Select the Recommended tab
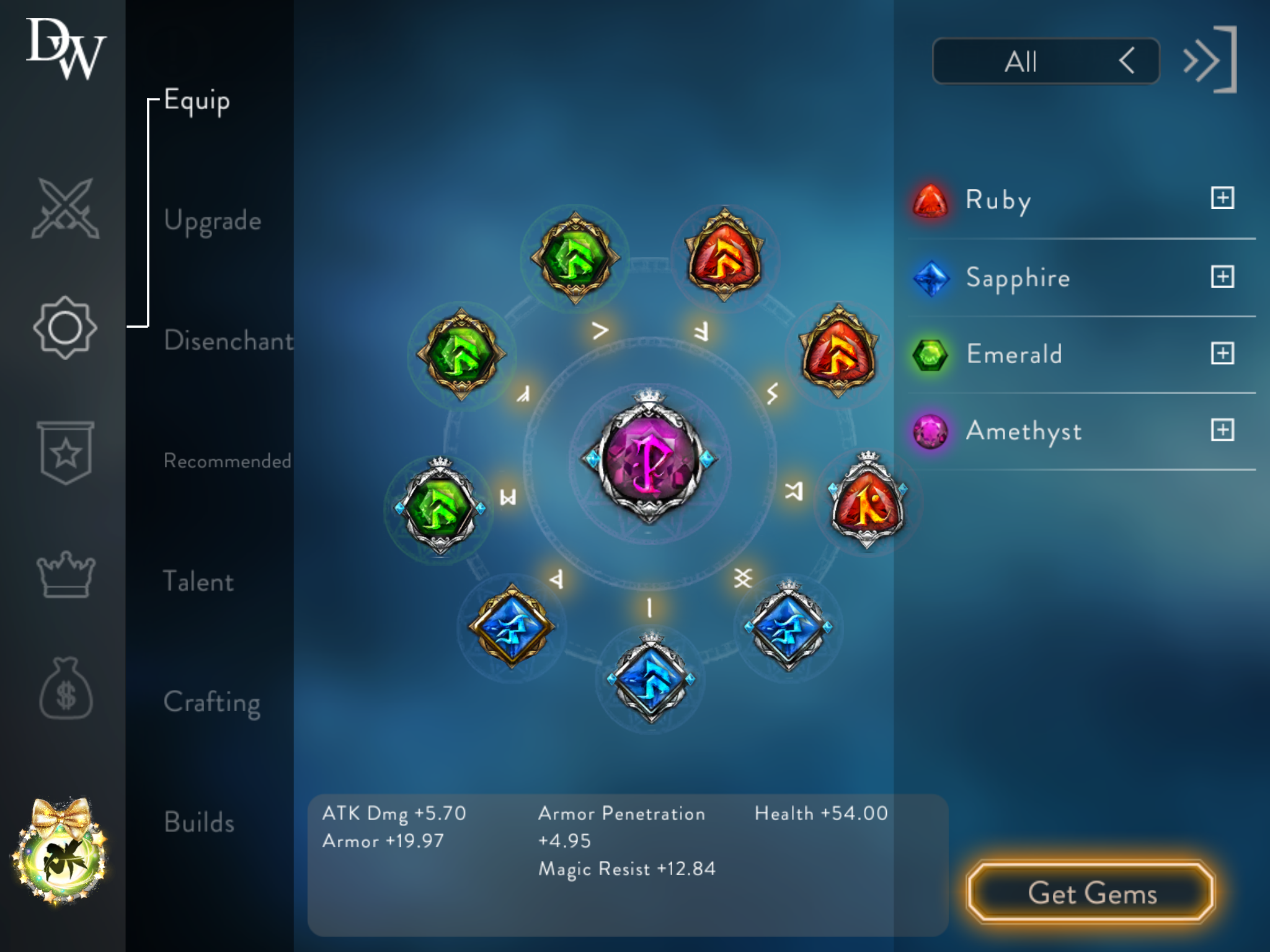Screen dimensions: 1270x952 (227, 461)
